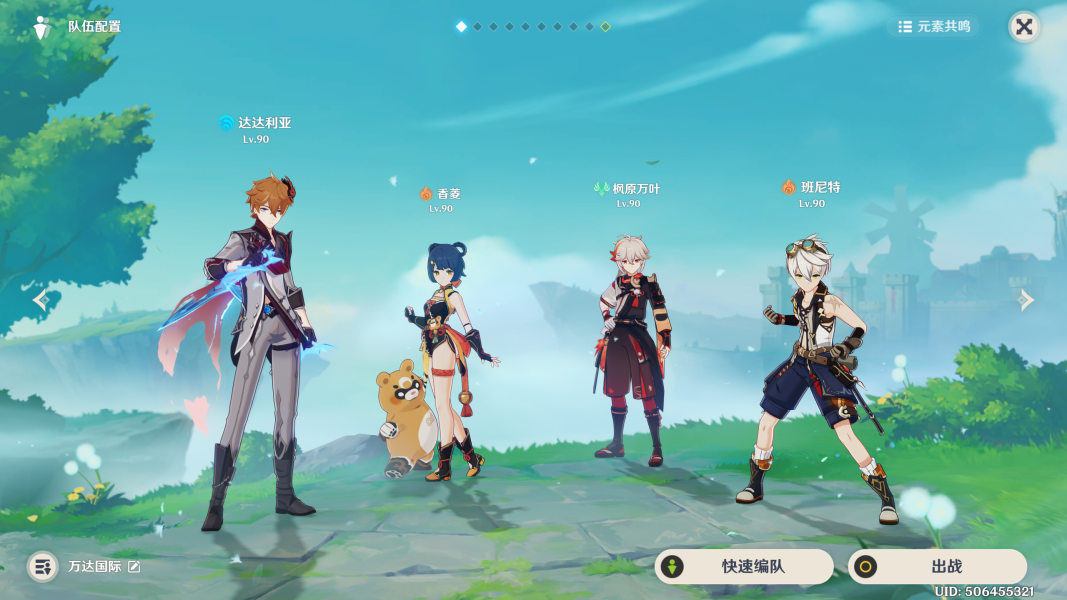Rename the party 万达国际 via edit icon
Image resolution: width=1067 pixels, height=600 pixels.
point(134,567)
